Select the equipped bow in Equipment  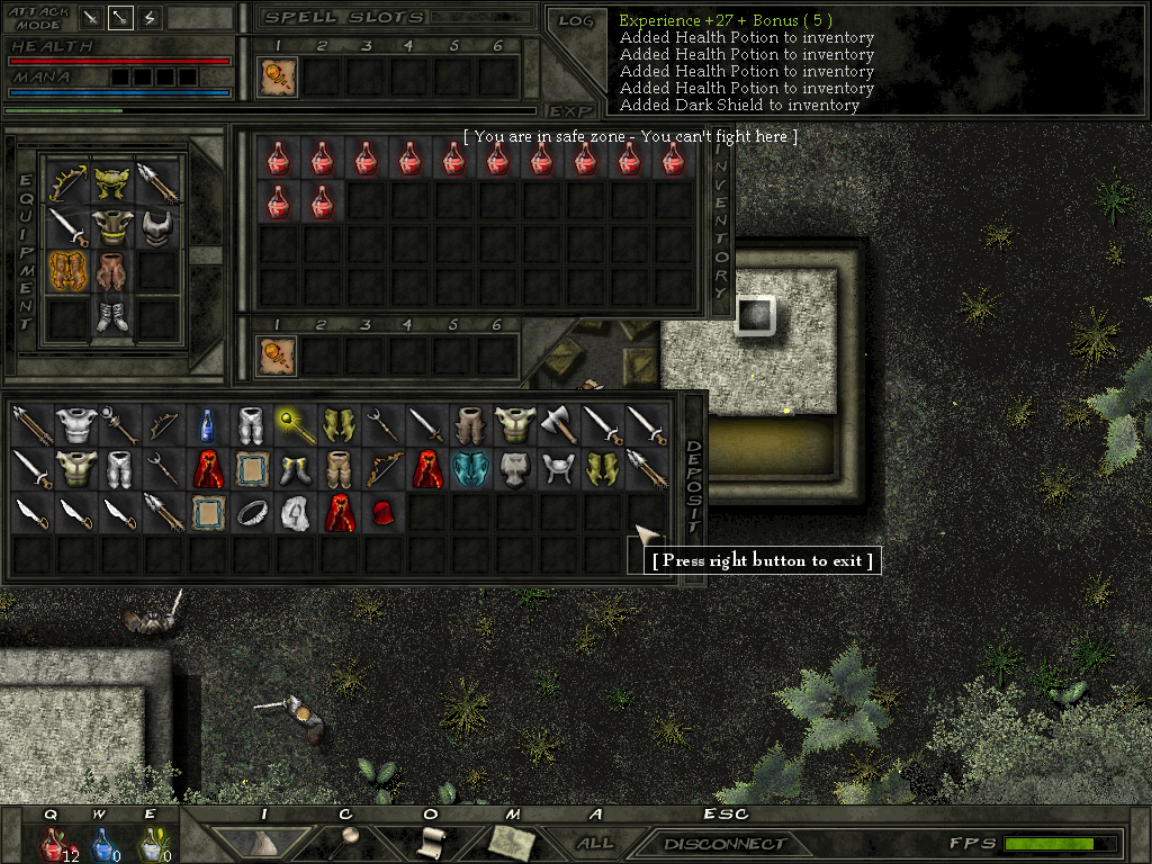(68, 182)
